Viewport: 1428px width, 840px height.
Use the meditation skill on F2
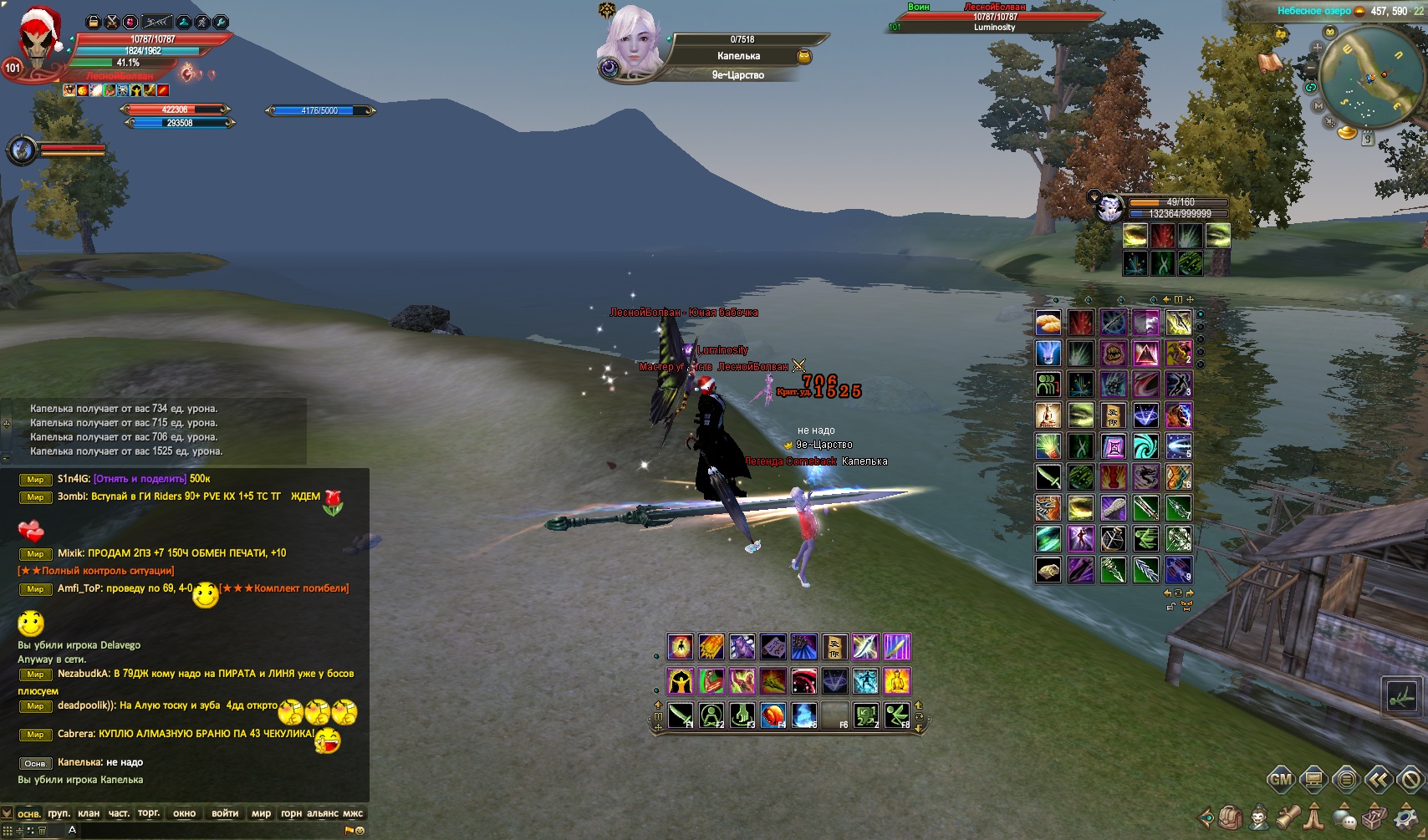tap(711, 715)
